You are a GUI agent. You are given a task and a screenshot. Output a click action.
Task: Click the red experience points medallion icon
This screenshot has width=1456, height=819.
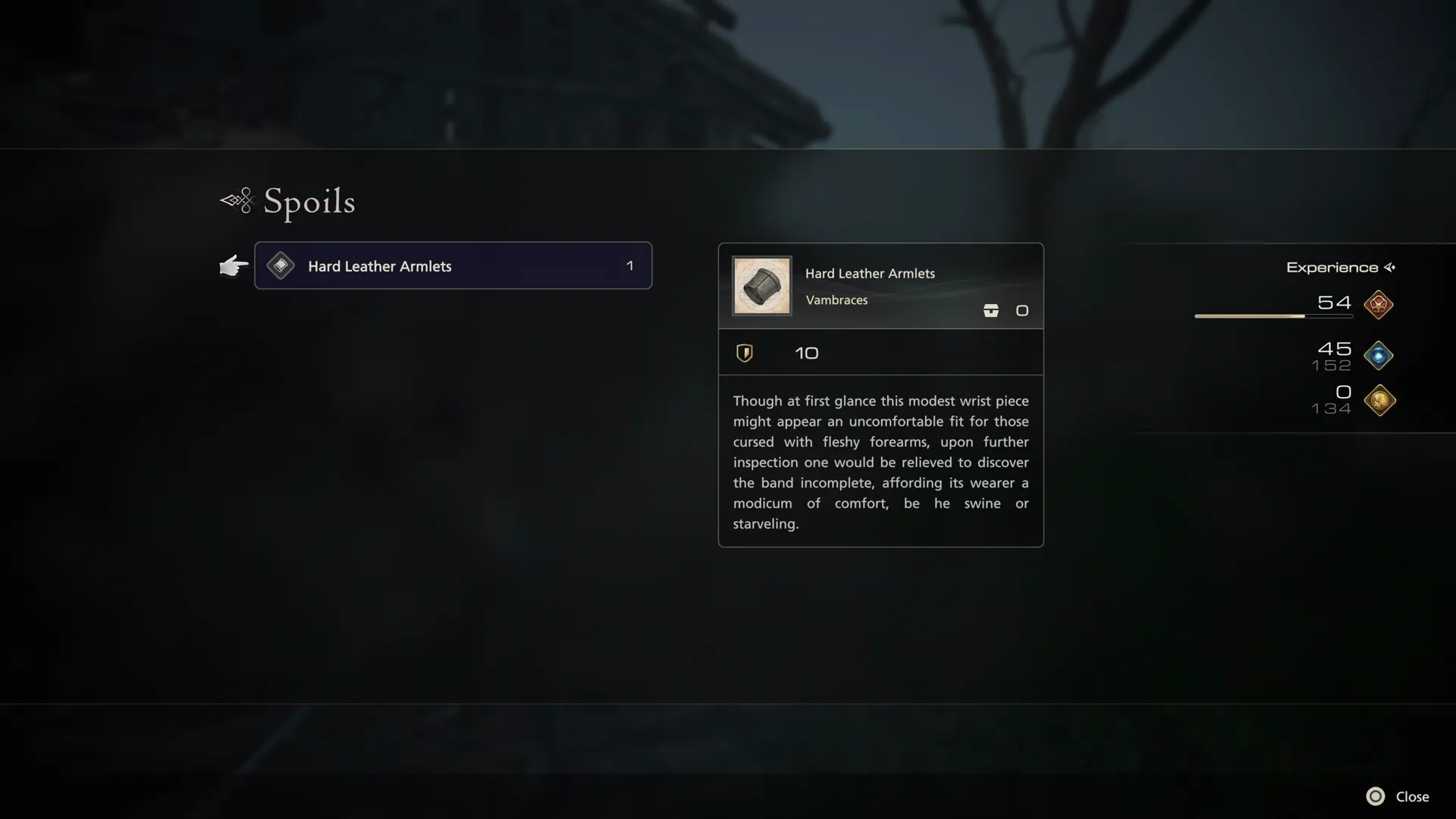click(1379, 306)
